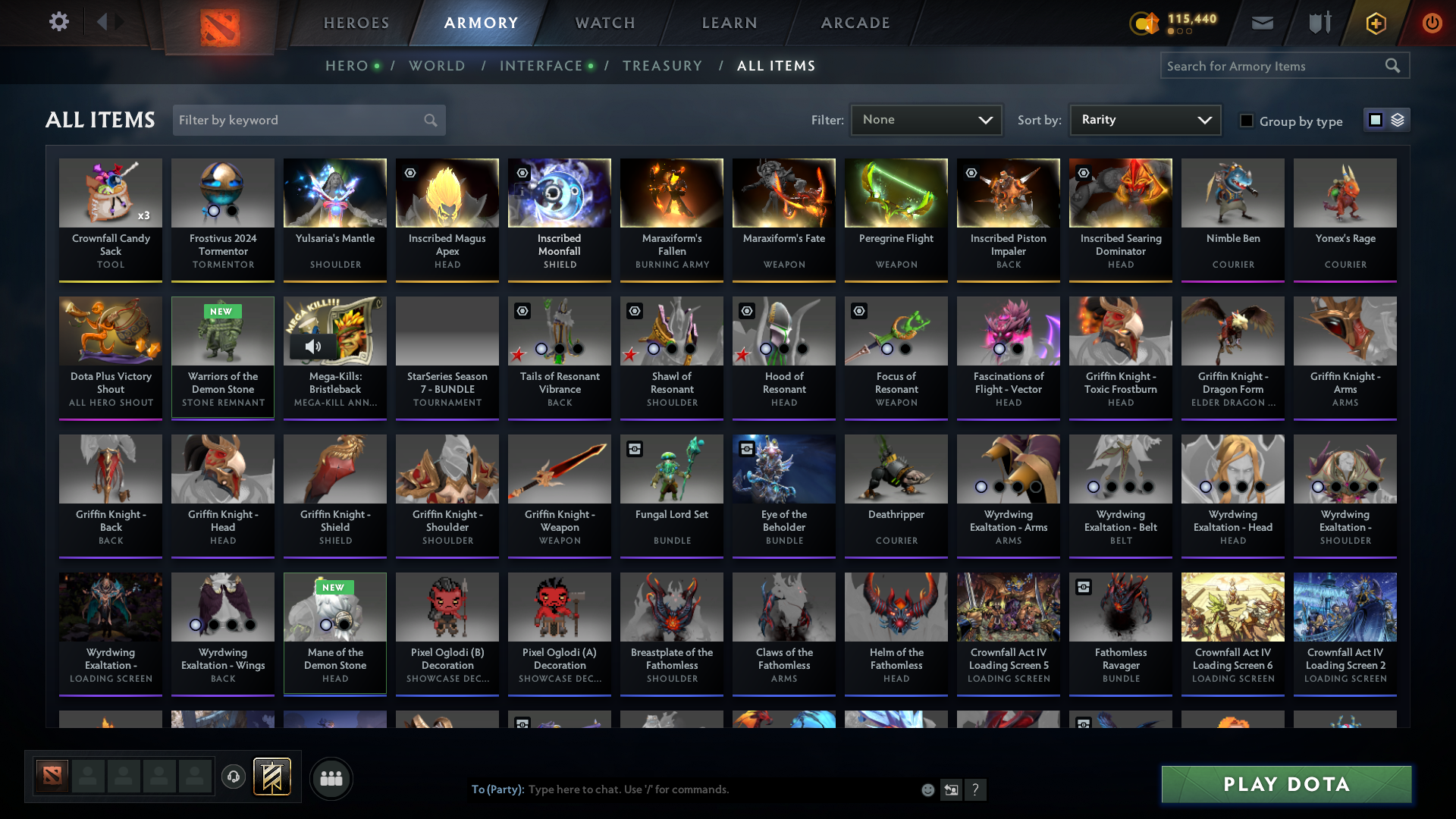
Task: Click the Dota Plus shield icon
Action: (x=1319, y=23)
